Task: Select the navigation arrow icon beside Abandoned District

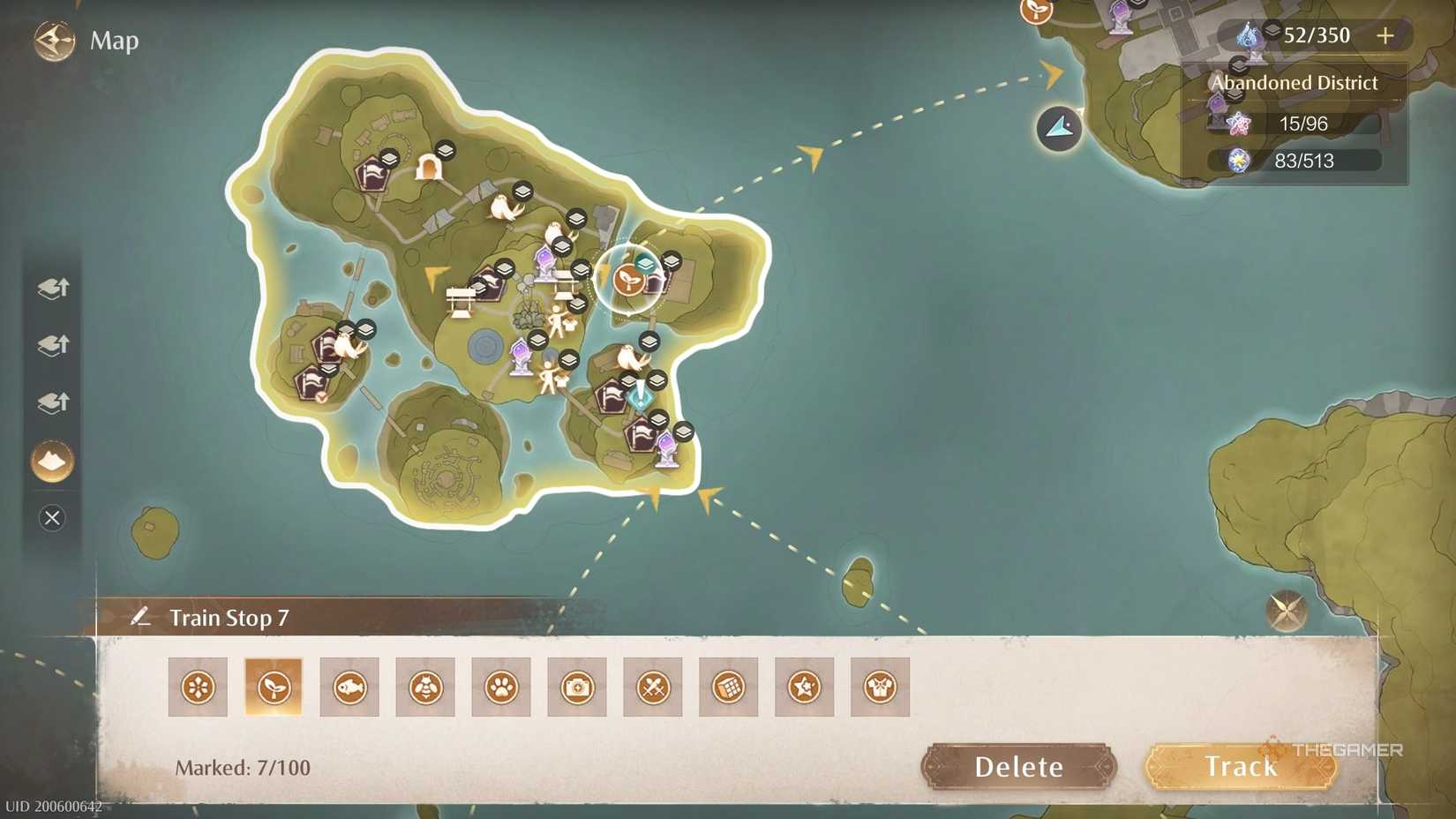Action: point(1058,128)
